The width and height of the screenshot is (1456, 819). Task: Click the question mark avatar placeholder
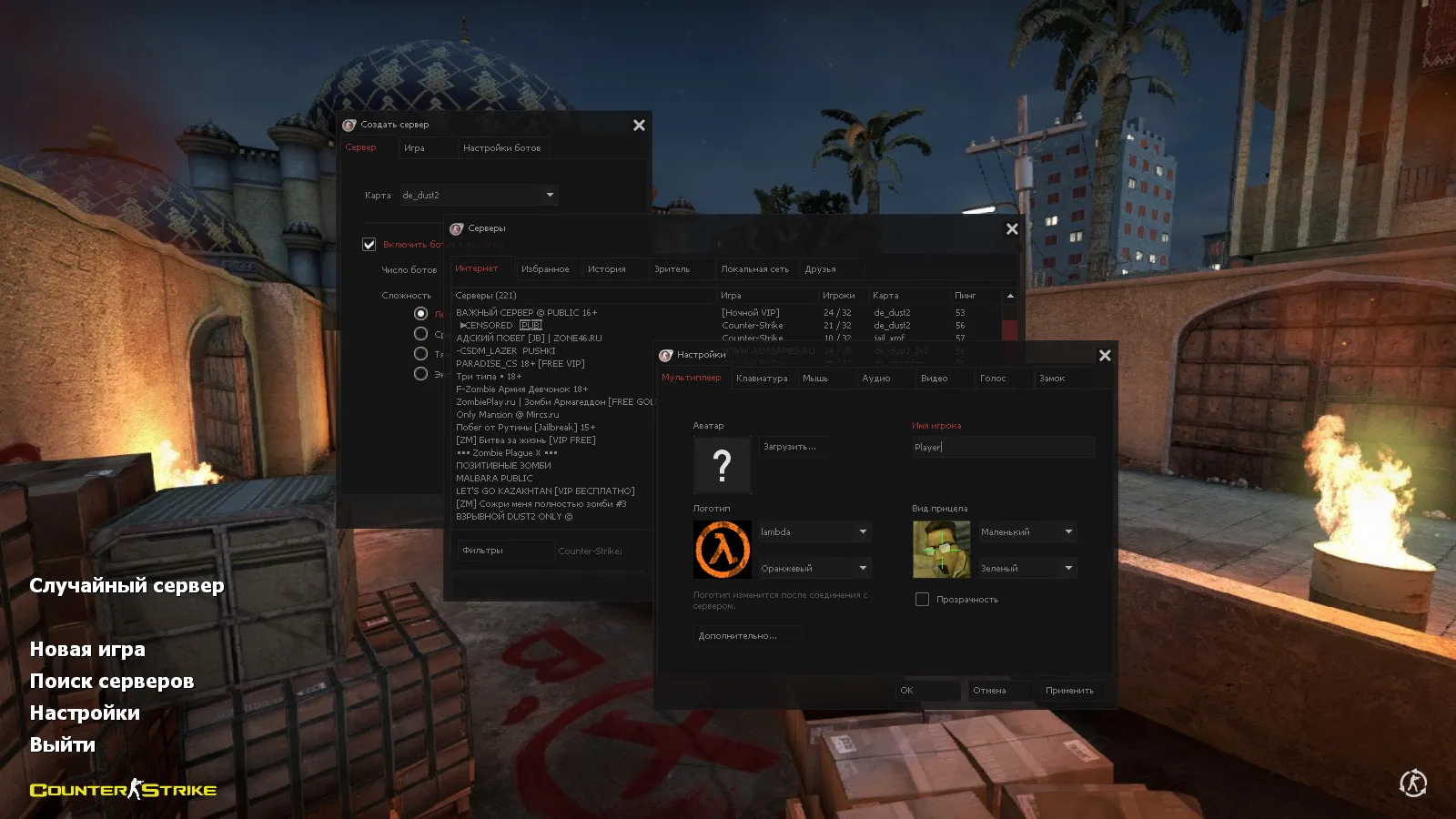click(722, 465)
